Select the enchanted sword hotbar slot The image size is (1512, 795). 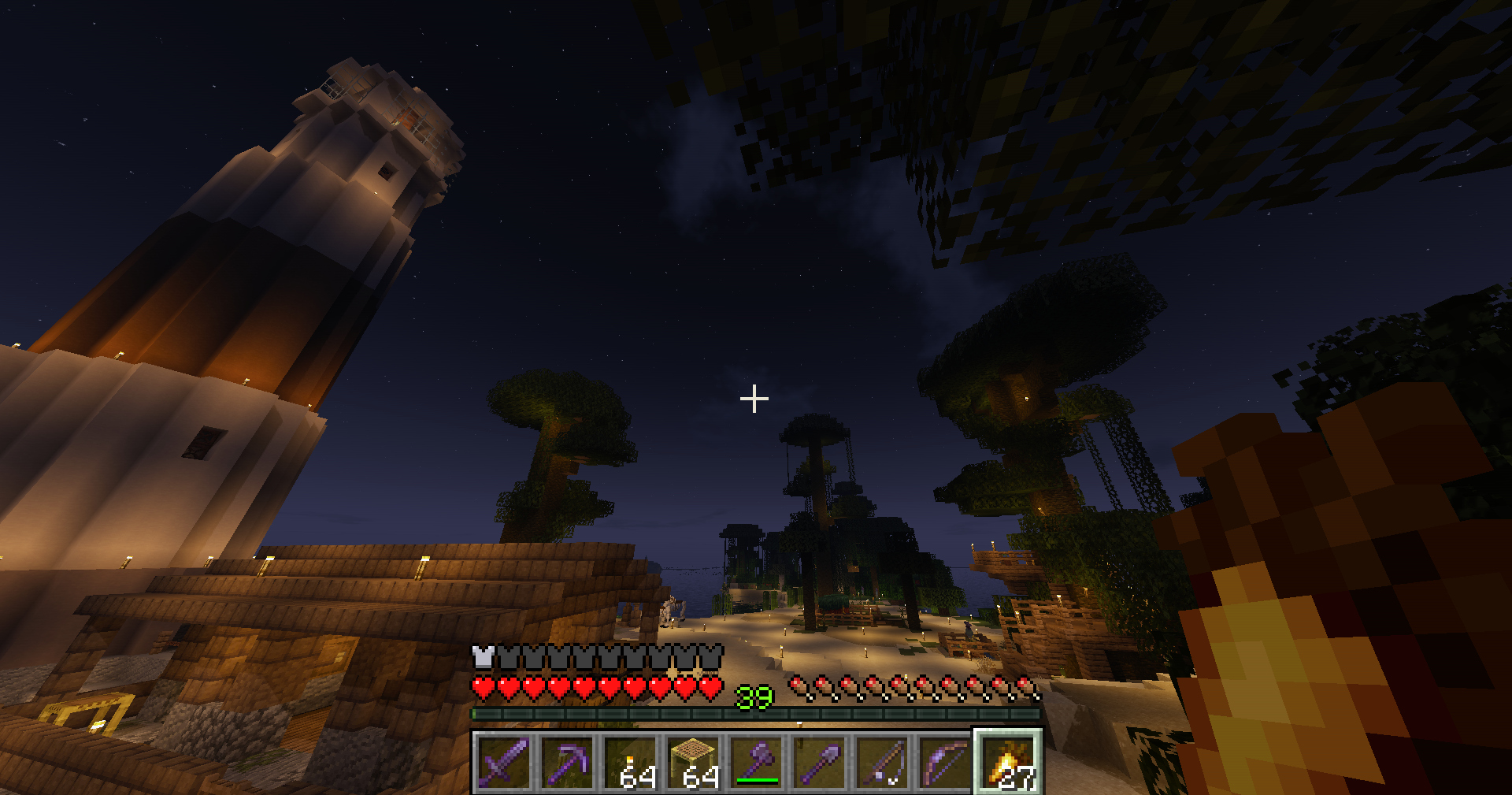(x=504, y=762)
